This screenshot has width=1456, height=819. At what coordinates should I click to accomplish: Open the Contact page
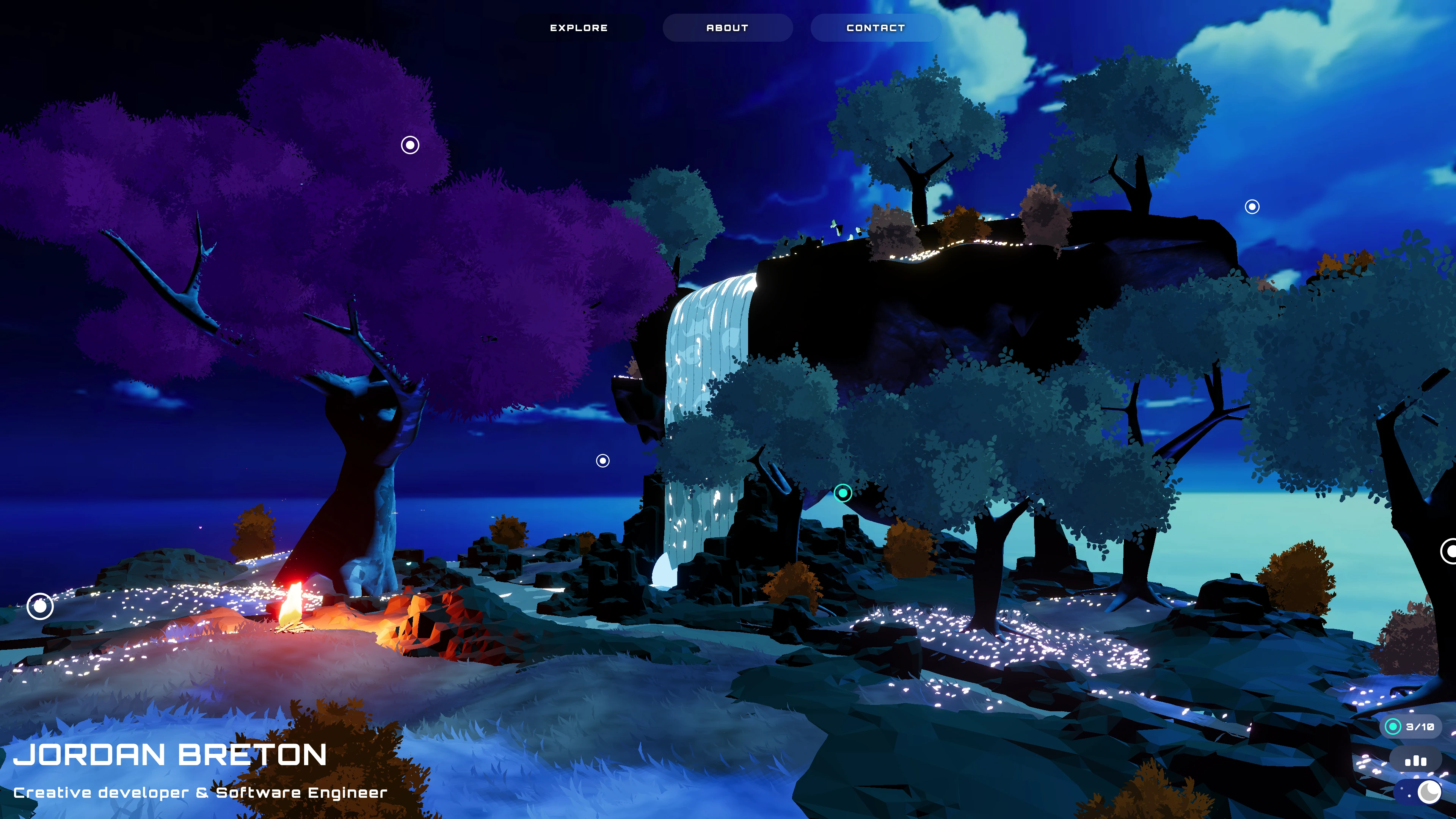pos(875,28)
